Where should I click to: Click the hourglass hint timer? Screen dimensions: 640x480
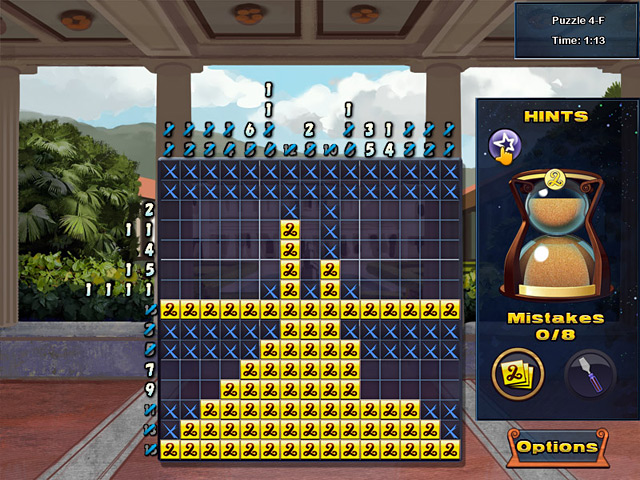click(x=556, y=235)
